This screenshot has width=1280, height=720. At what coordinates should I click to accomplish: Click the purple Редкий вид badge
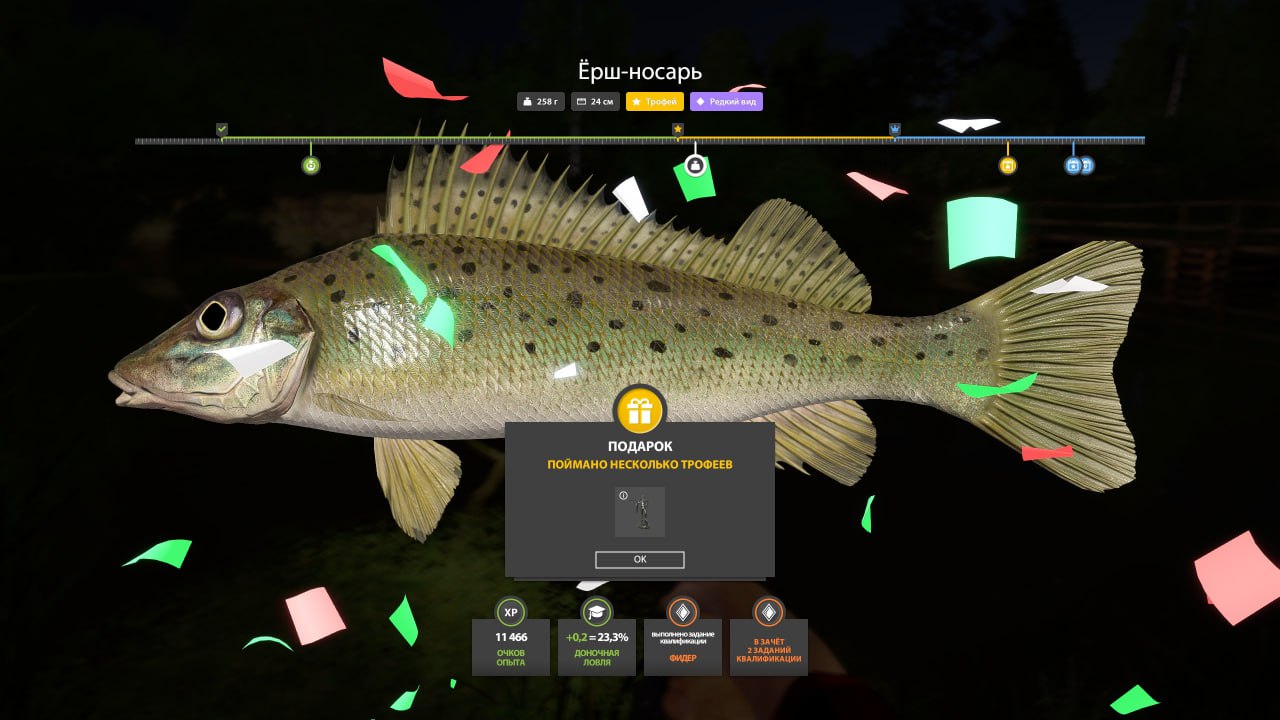click(726, 101)
